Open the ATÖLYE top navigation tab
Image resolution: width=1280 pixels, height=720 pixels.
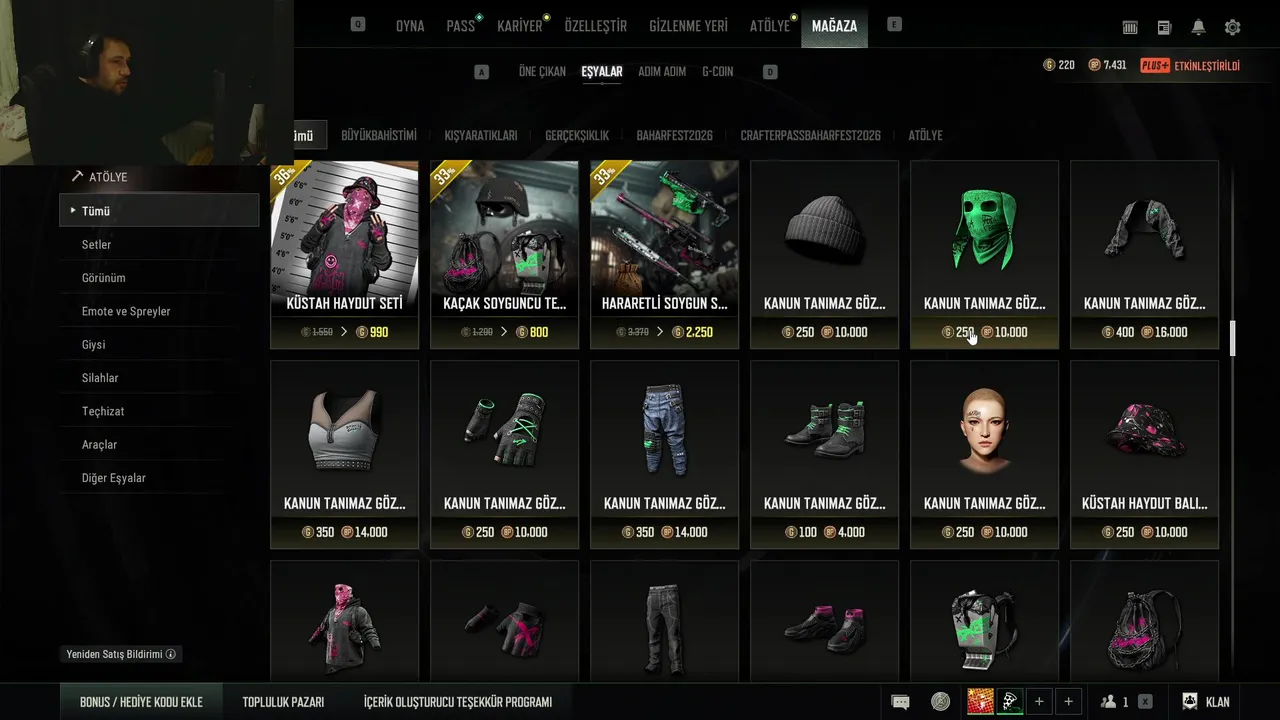point(770,26)
